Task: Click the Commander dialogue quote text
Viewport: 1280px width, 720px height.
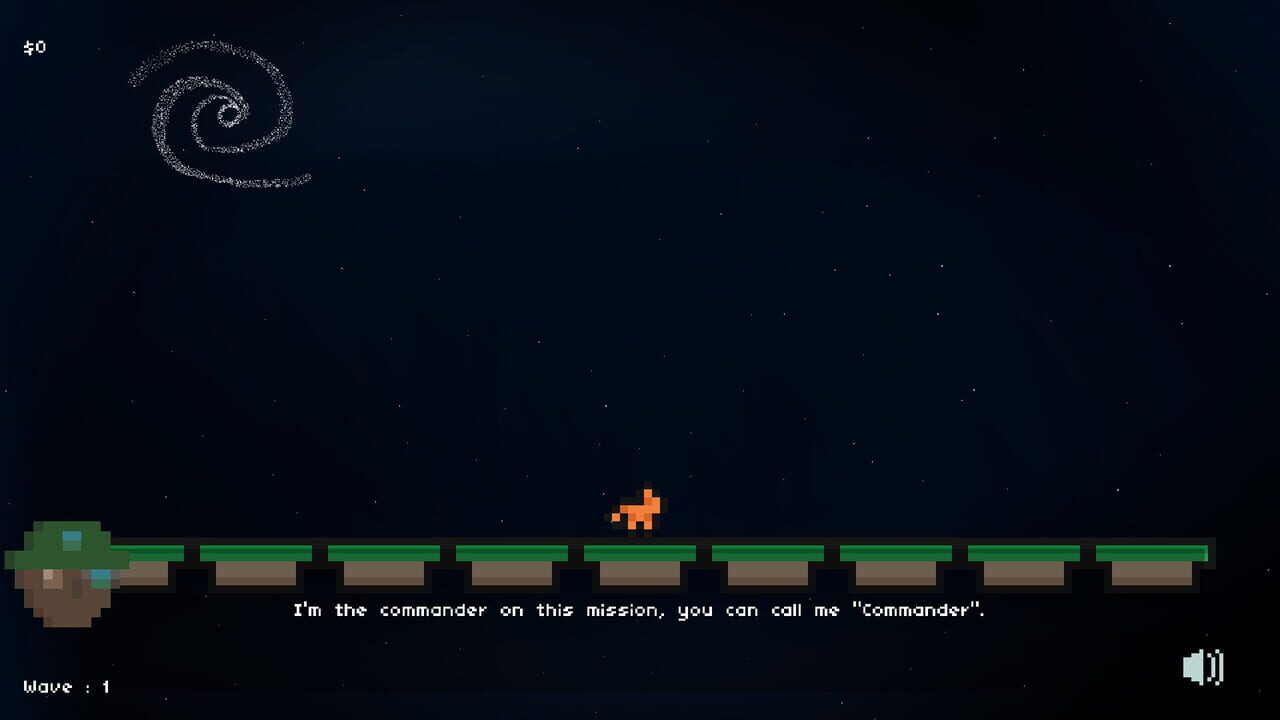Action: coord(916,610)
